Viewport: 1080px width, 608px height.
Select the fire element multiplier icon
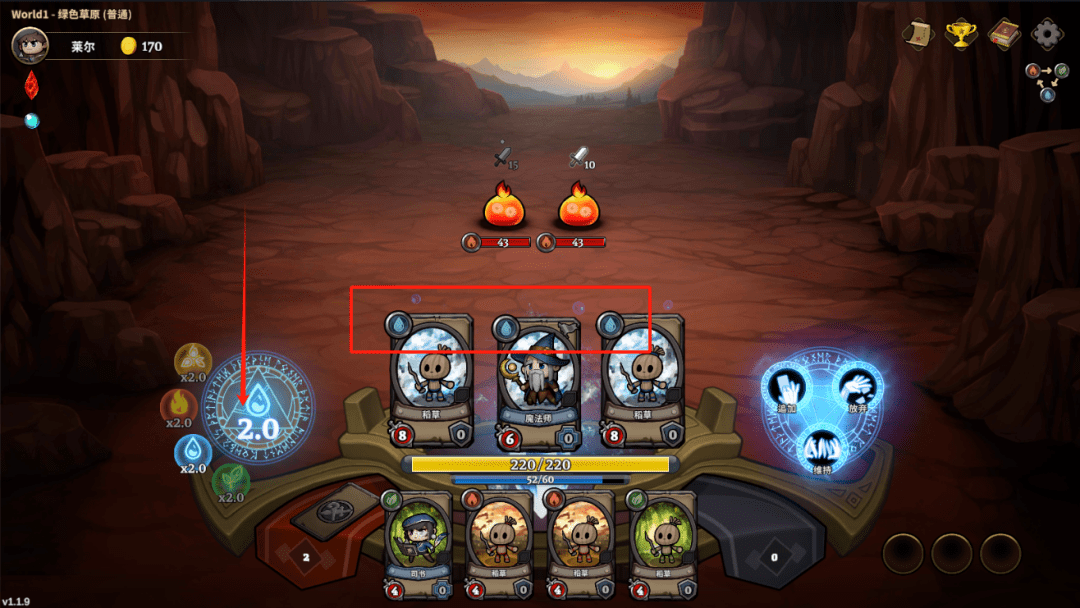(177, 406)
